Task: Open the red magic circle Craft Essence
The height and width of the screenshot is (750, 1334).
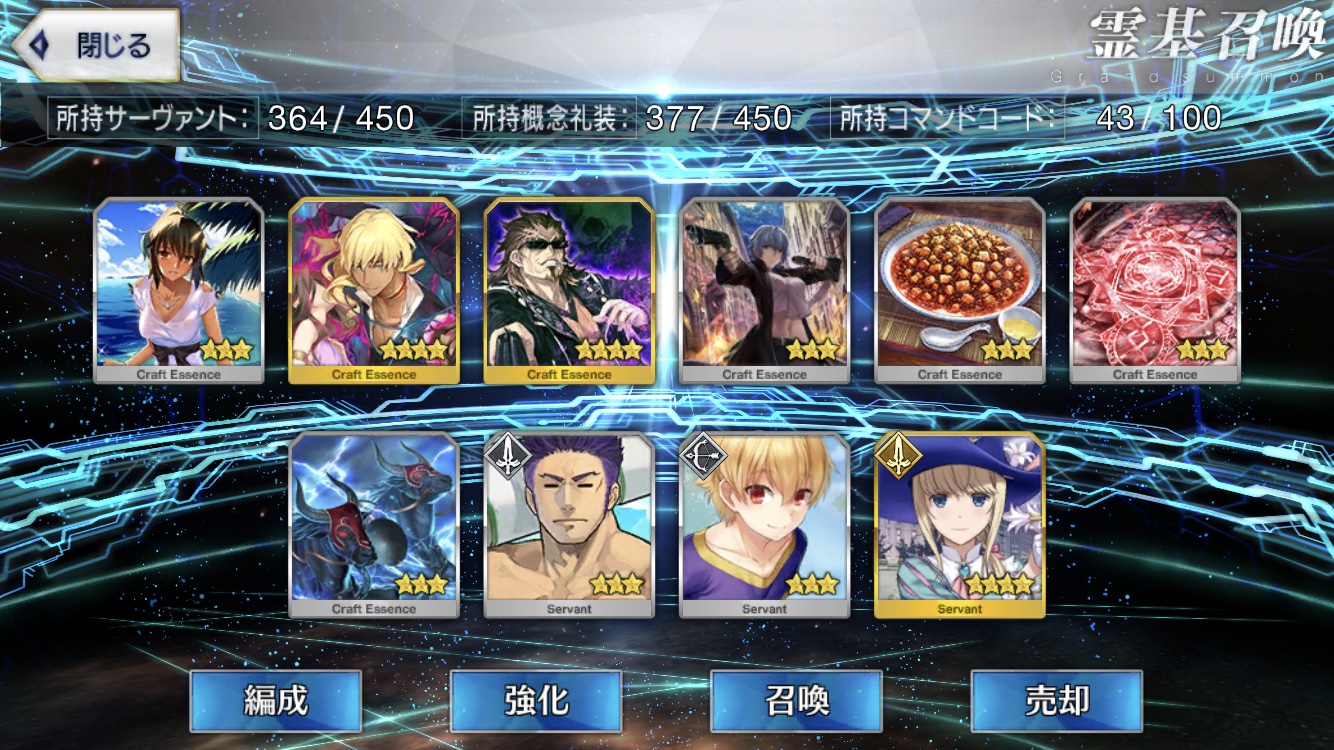Action: click(x=1155, y=289)
